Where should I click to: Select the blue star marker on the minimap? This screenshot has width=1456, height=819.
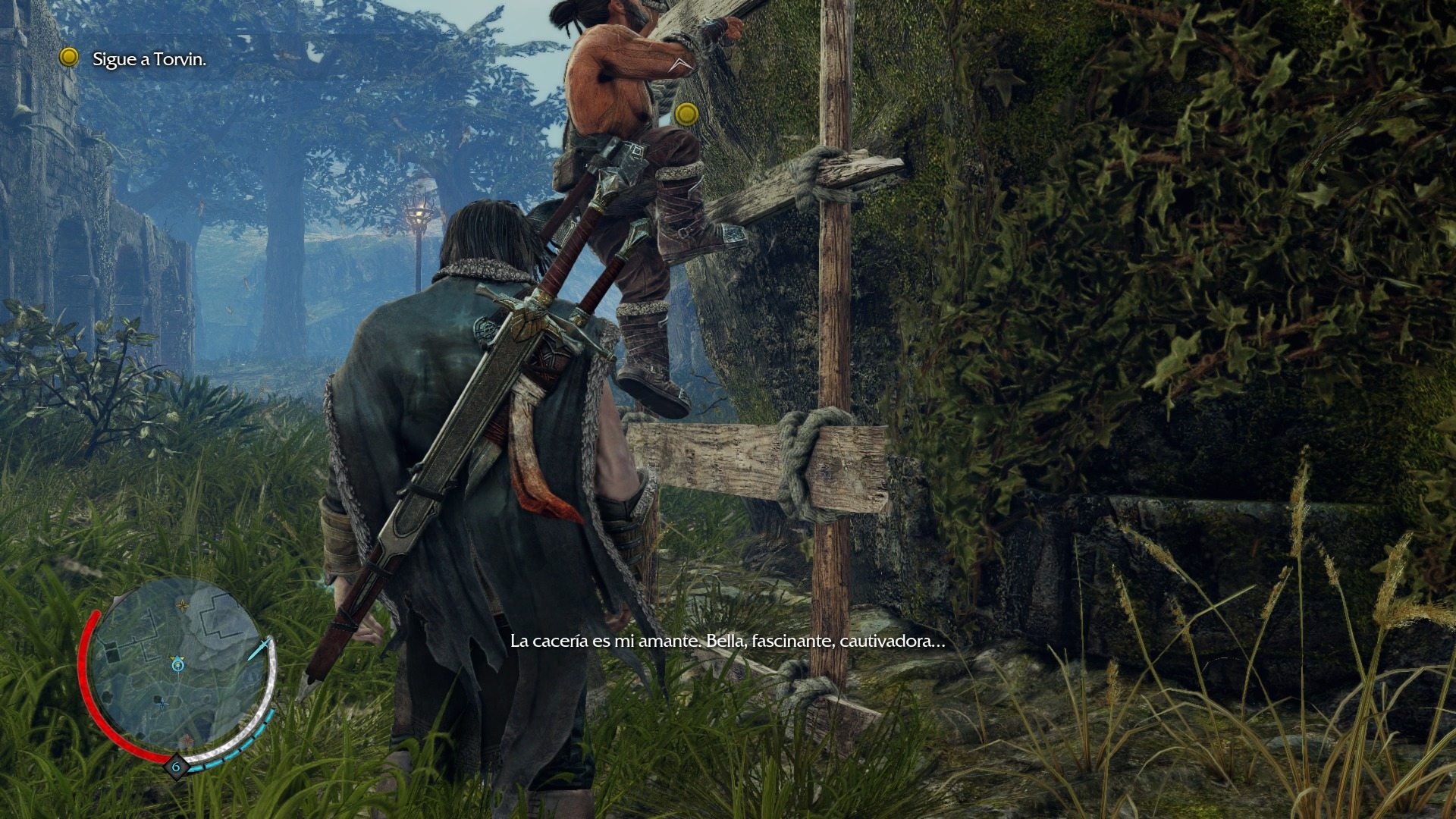point(162,704)
